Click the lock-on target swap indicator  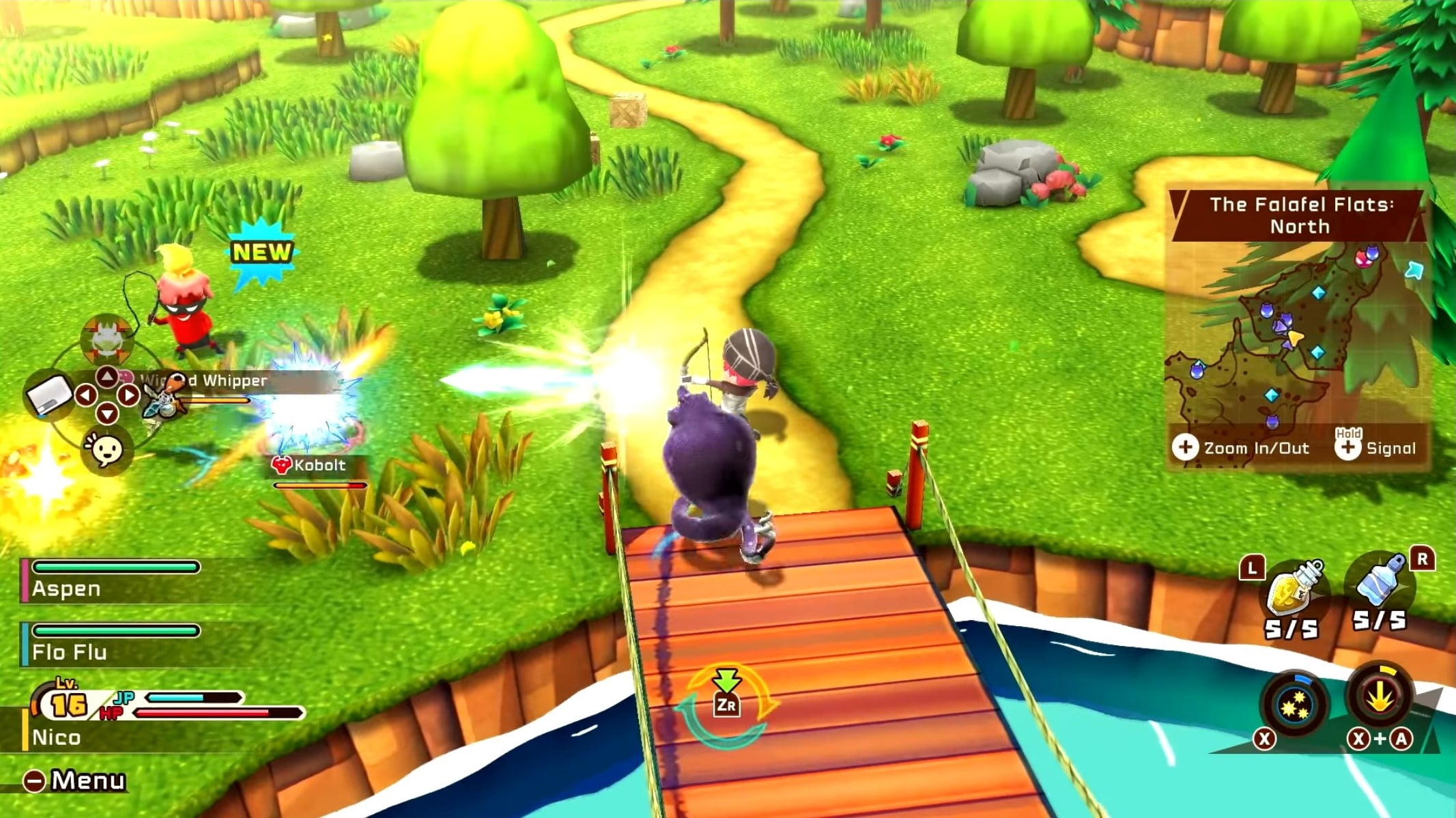(726, 703)
